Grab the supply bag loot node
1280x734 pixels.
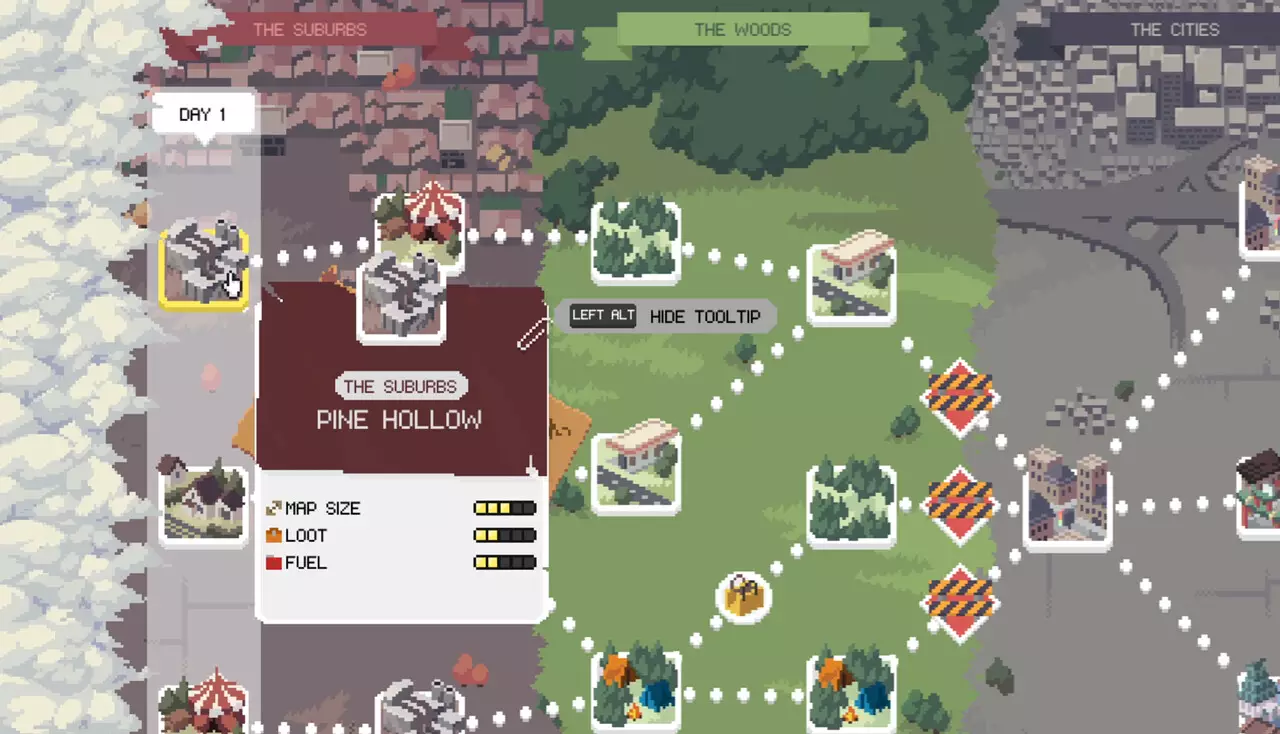pos(742,596)
